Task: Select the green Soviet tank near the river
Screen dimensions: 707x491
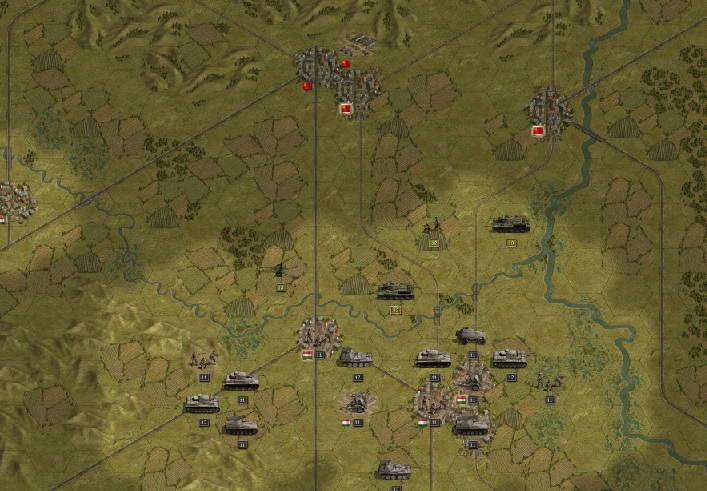Action: click(x=394, y=291)
